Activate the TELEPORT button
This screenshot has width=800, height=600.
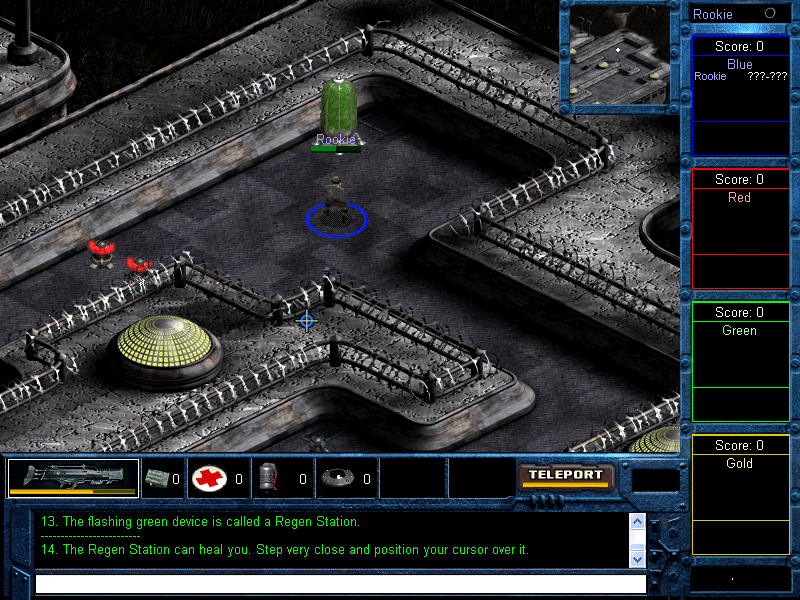(566, 476)
